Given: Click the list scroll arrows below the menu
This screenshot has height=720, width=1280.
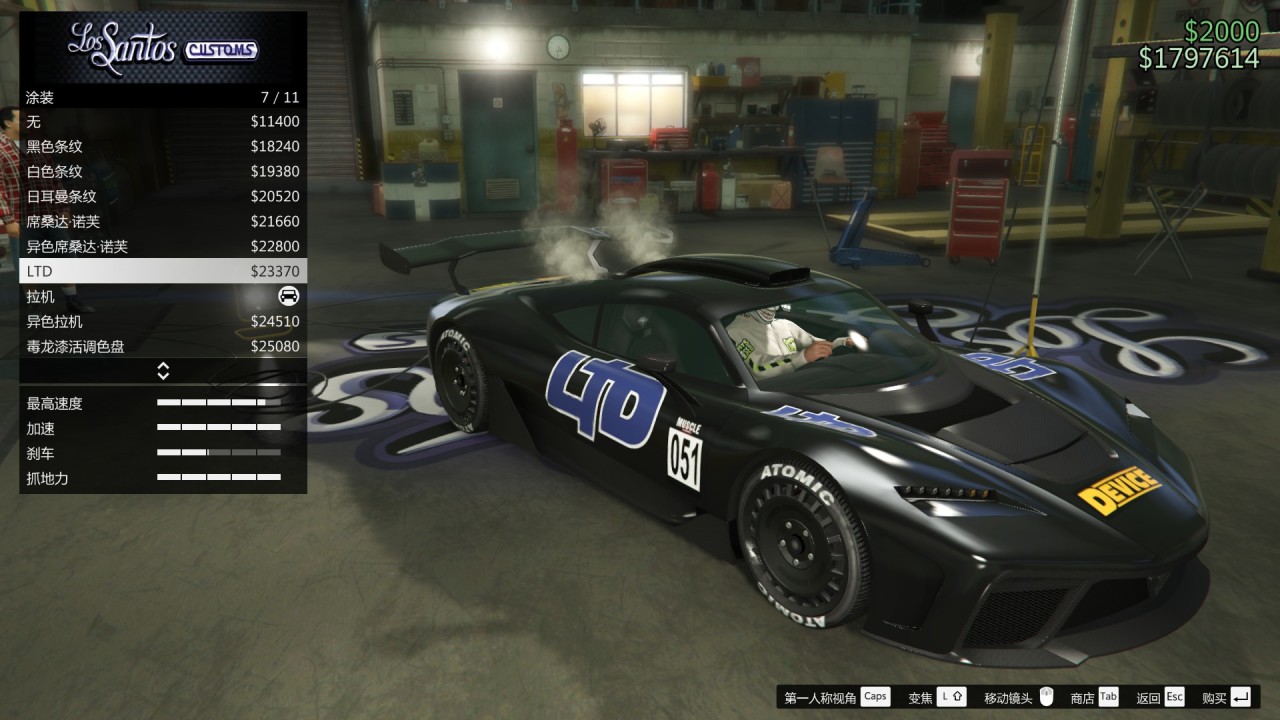Looking at the screenshot, I should [163, 371].
